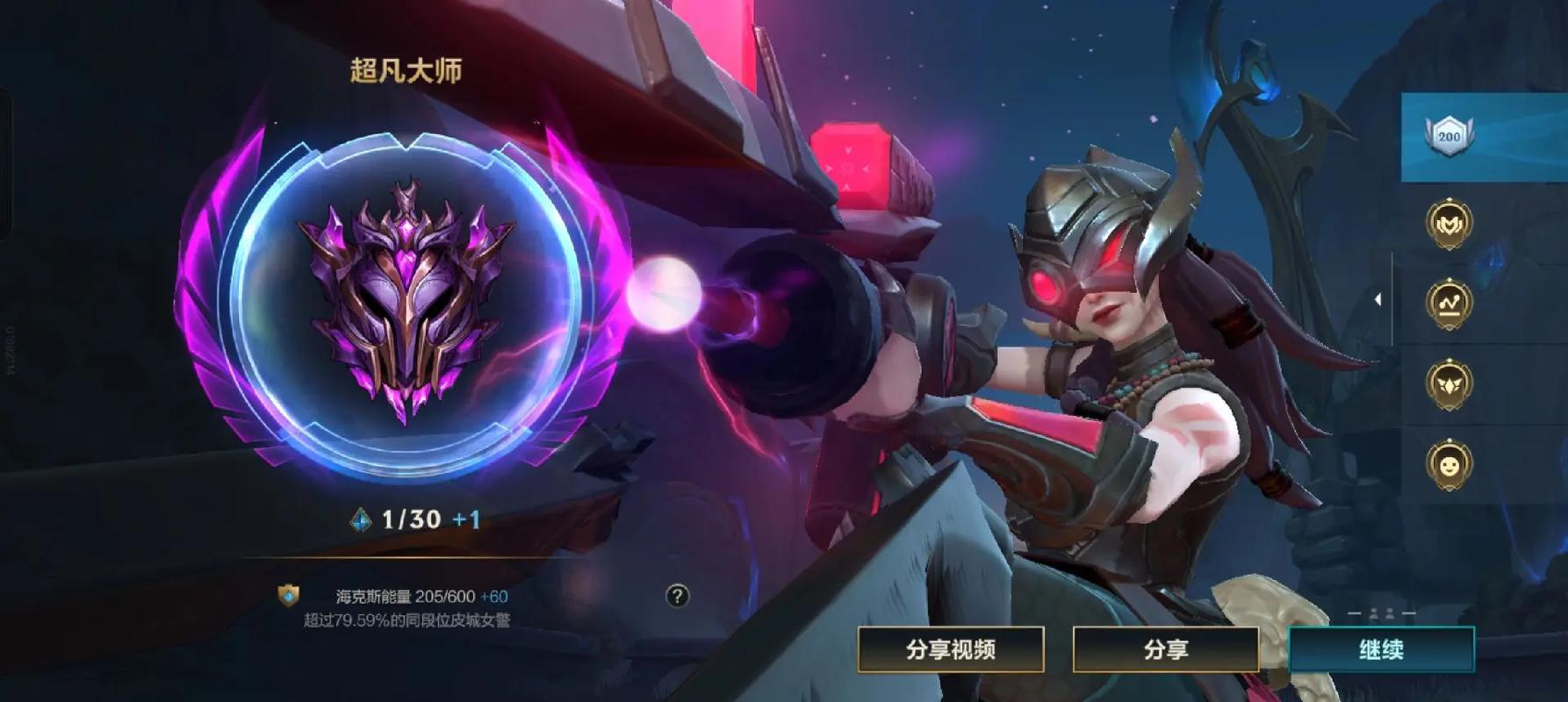Open the match stats trend icon
This screenshot has width=1568, height=702.
pos(1450,301)
